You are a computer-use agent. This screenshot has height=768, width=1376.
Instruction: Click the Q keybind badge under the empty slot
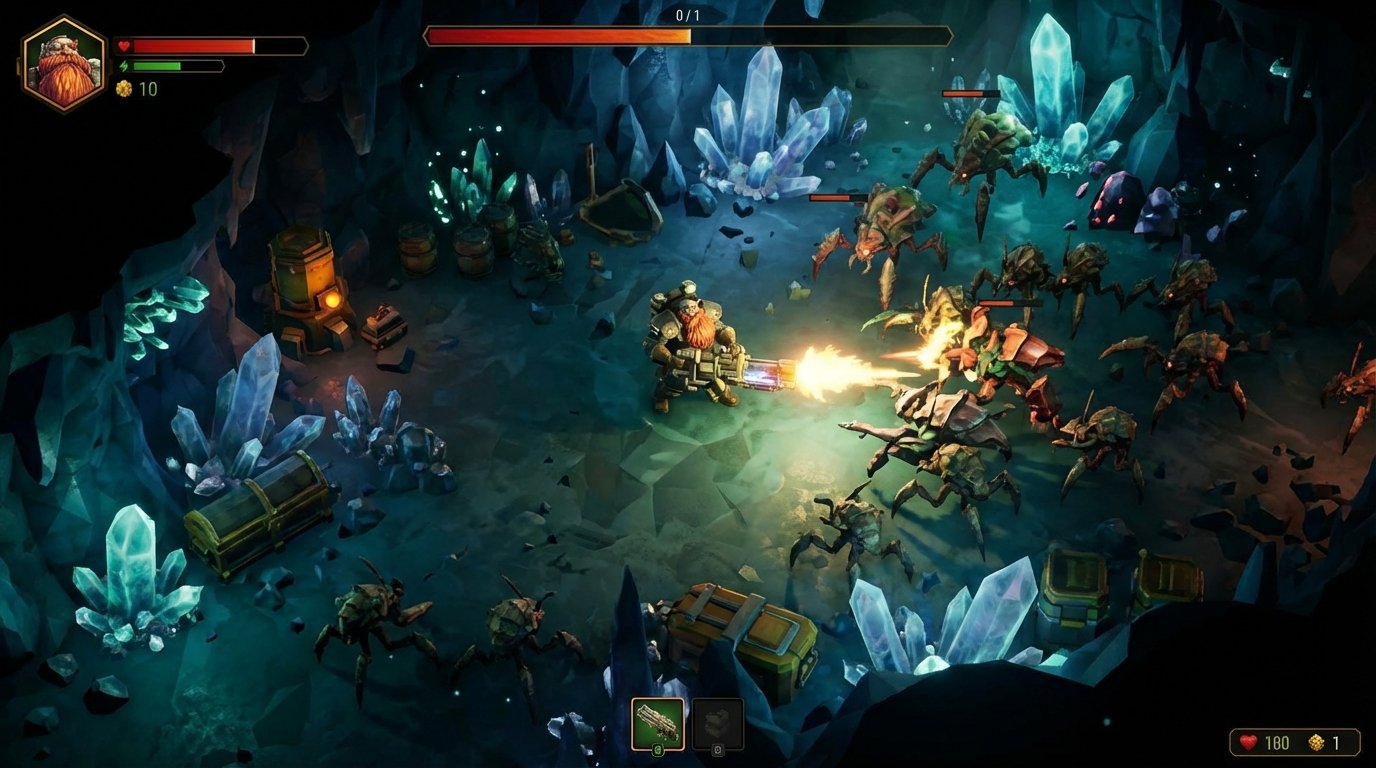pos(718,750)
